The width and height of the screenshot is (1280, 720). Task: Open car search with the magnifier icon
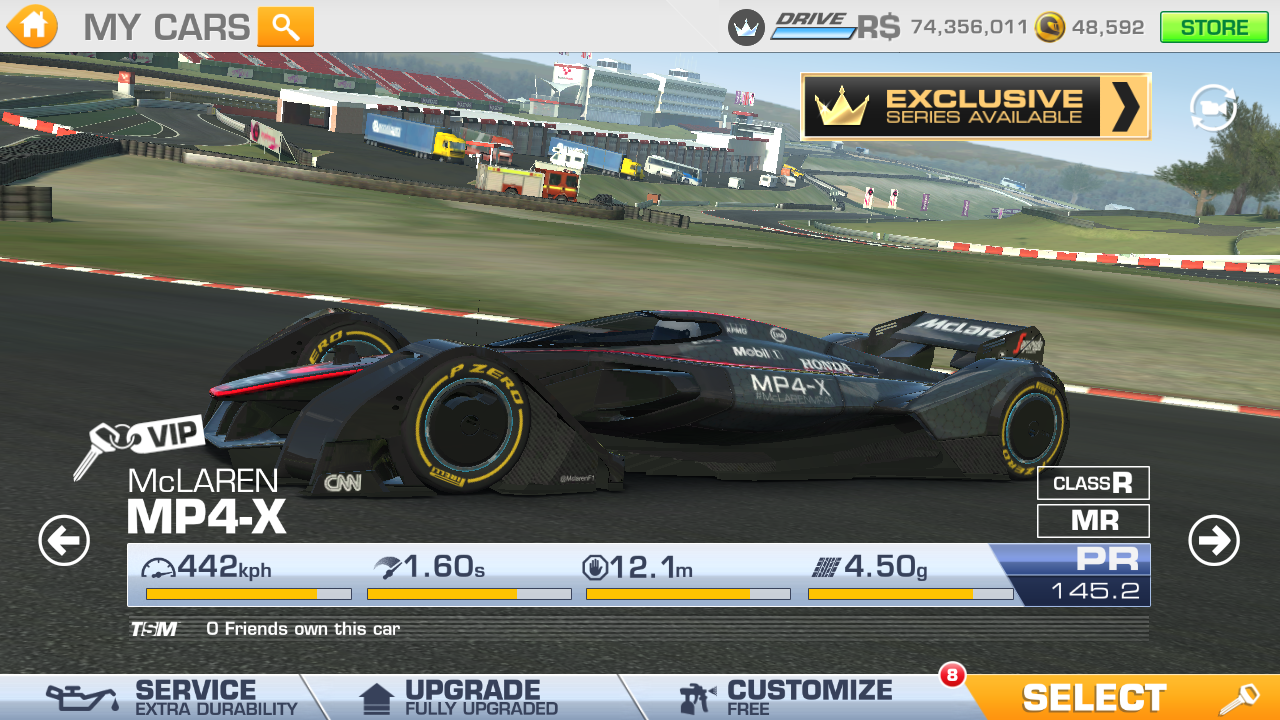288,26
